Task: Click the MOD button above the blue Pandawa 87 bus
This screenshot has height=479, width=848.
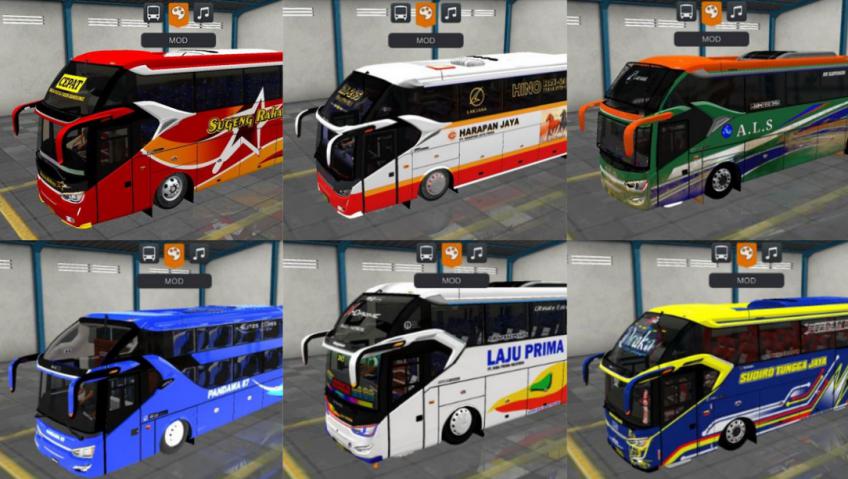Action: (x=173, y=281)
